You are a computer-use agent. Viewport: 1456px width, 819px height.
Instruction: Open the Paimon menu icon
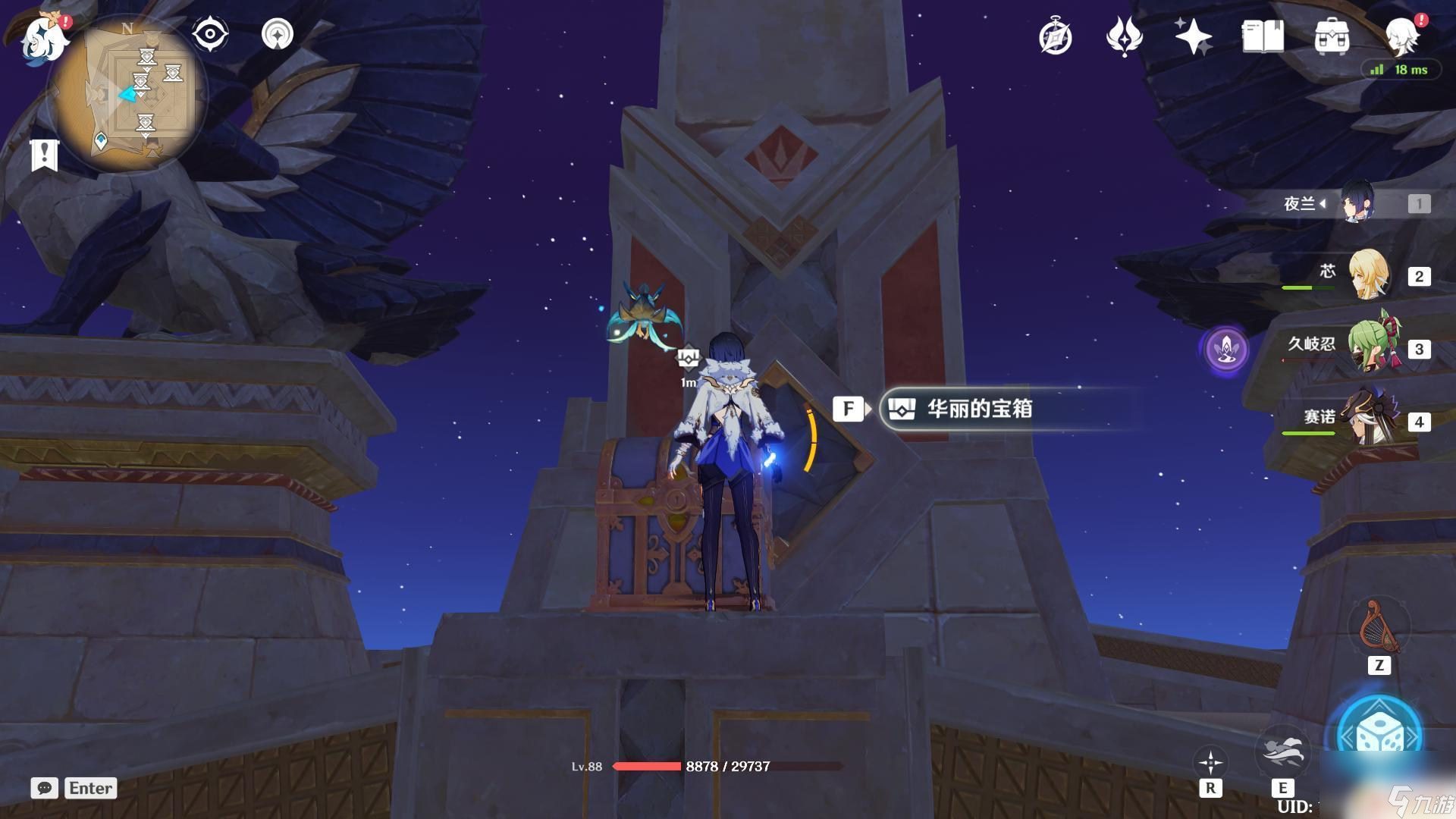point(44,38)
